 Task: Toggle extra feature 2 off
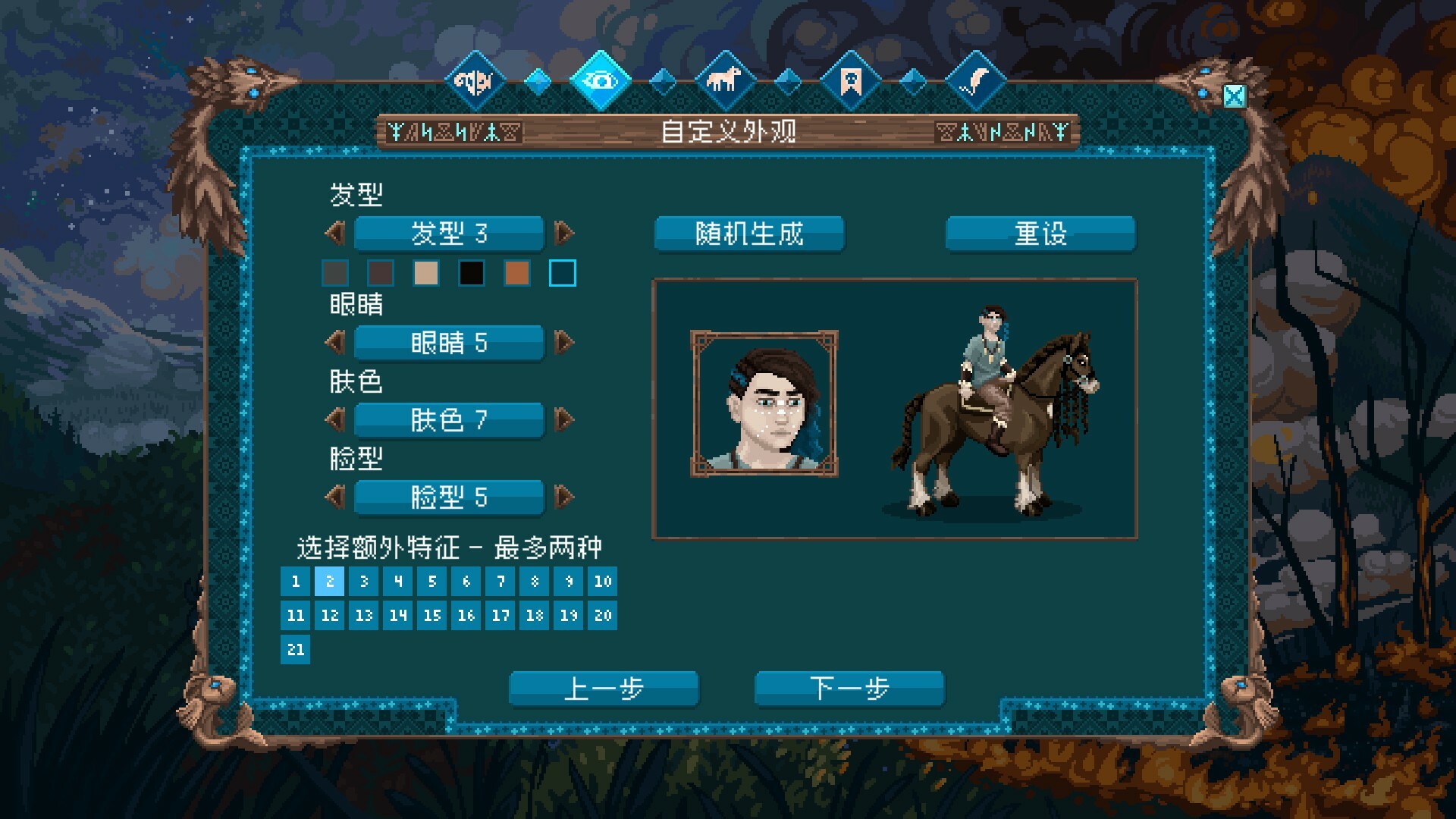(x=329, y=582)
